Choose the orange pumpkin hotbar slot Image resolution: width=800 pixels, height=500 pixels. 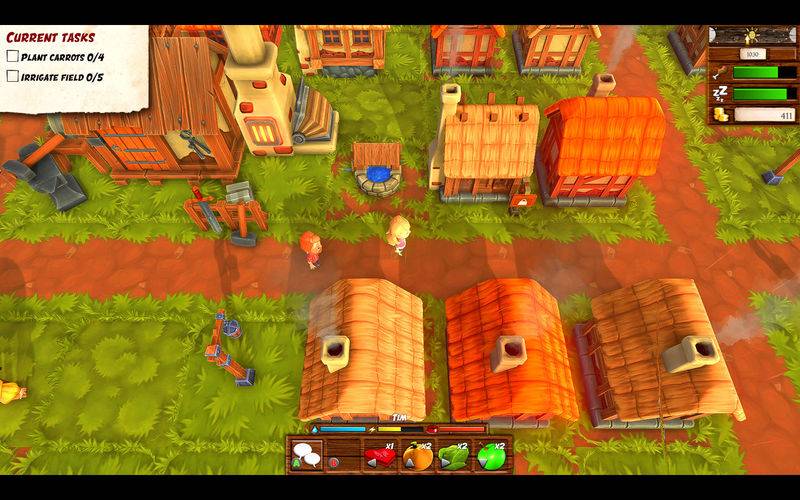click(x=416, y=458)
